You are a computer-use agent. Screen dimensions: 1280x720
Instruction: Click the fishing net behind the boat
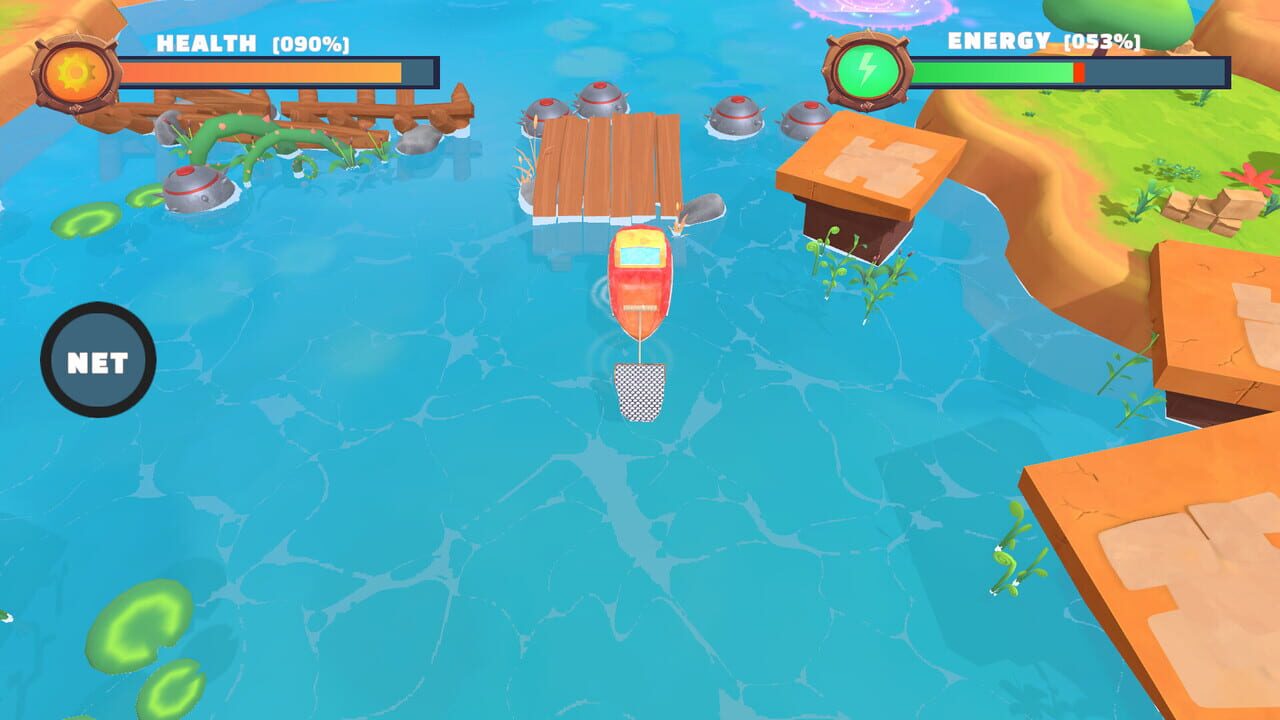point(641,390)
